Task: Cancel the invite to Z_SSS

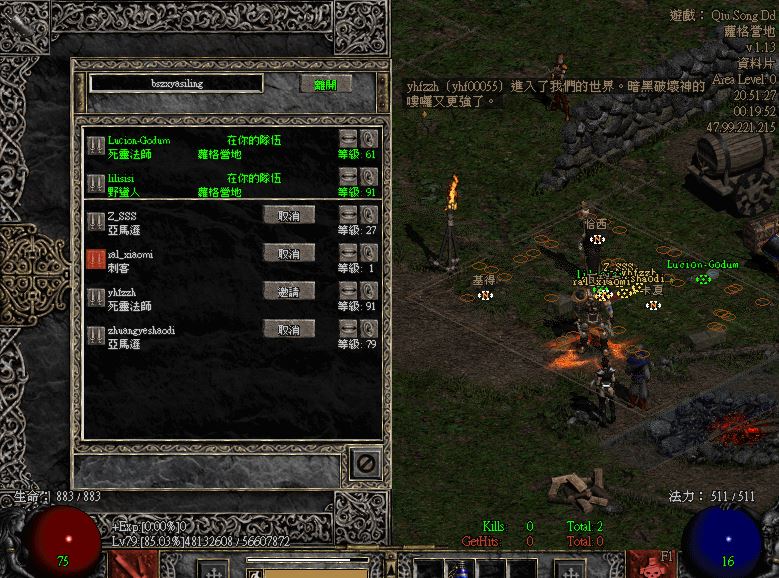Action: 289,215
